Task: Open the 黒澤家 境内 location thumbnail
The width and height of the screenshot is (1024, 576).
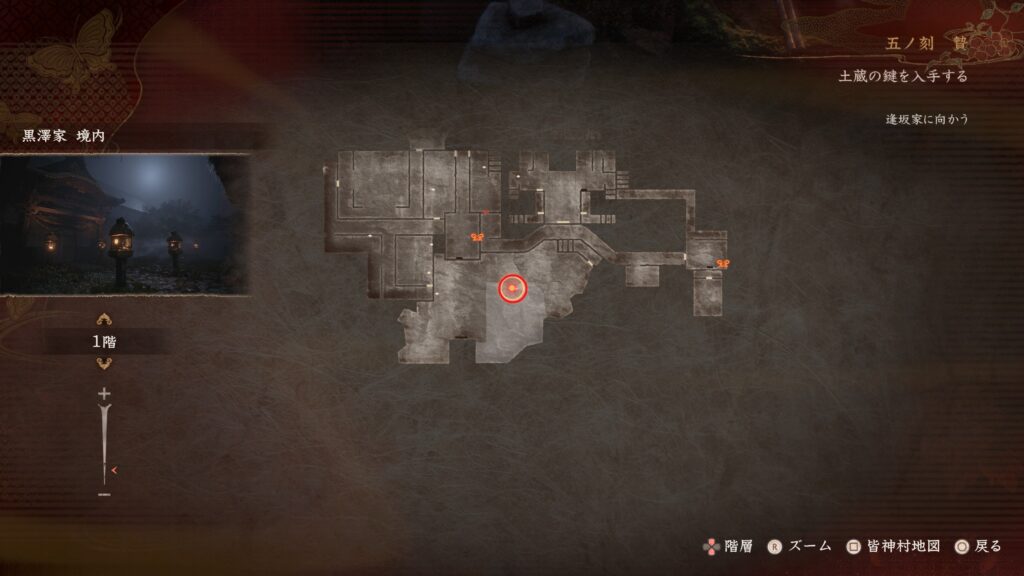Action: point(124,224)
